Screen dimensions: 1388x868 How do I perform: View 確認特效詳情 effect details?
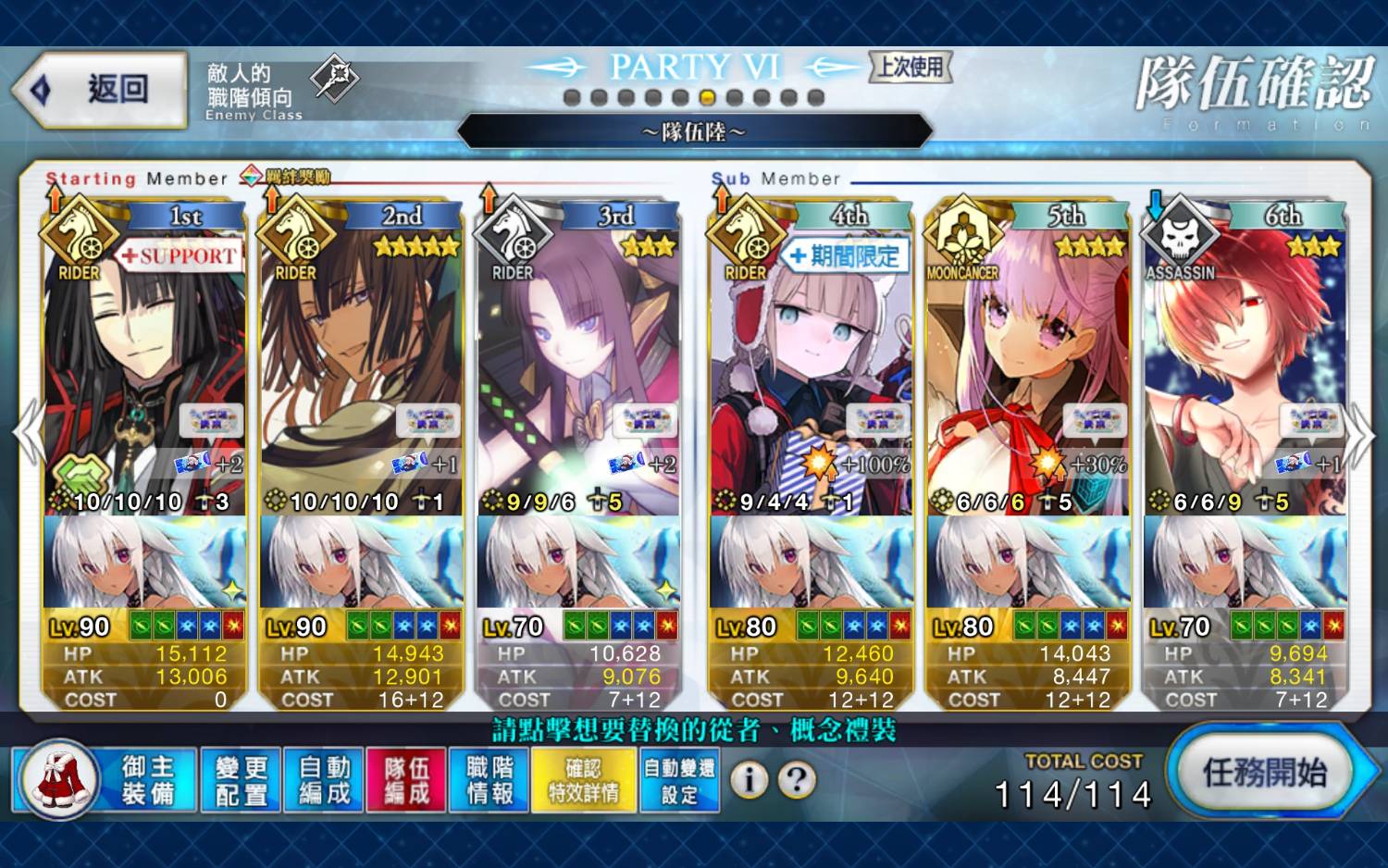point(584,780)
